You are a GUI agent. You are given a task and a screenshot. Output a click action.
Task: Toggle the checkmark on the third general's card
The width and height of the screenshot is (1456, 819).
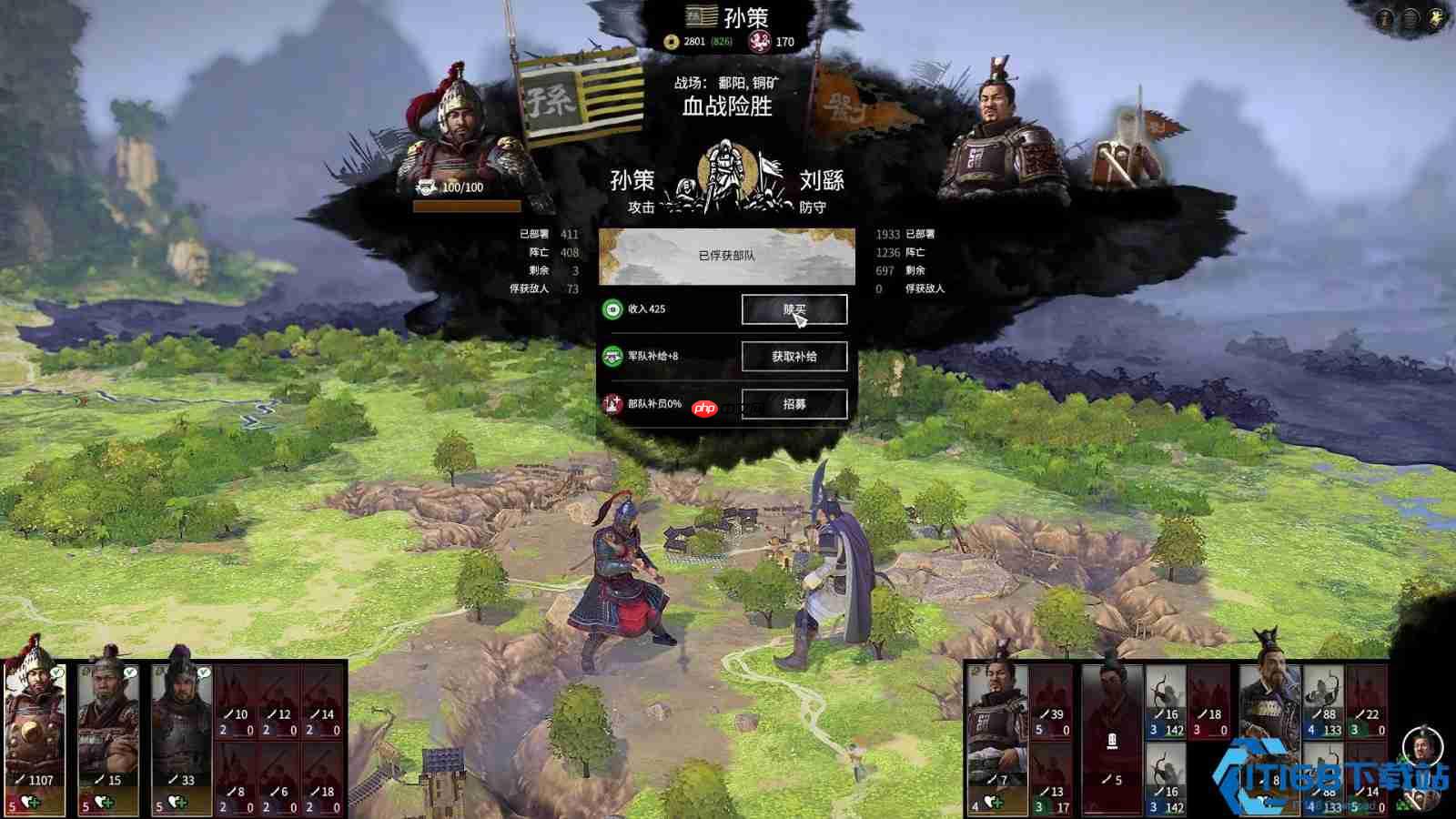[x=203, y=673]
